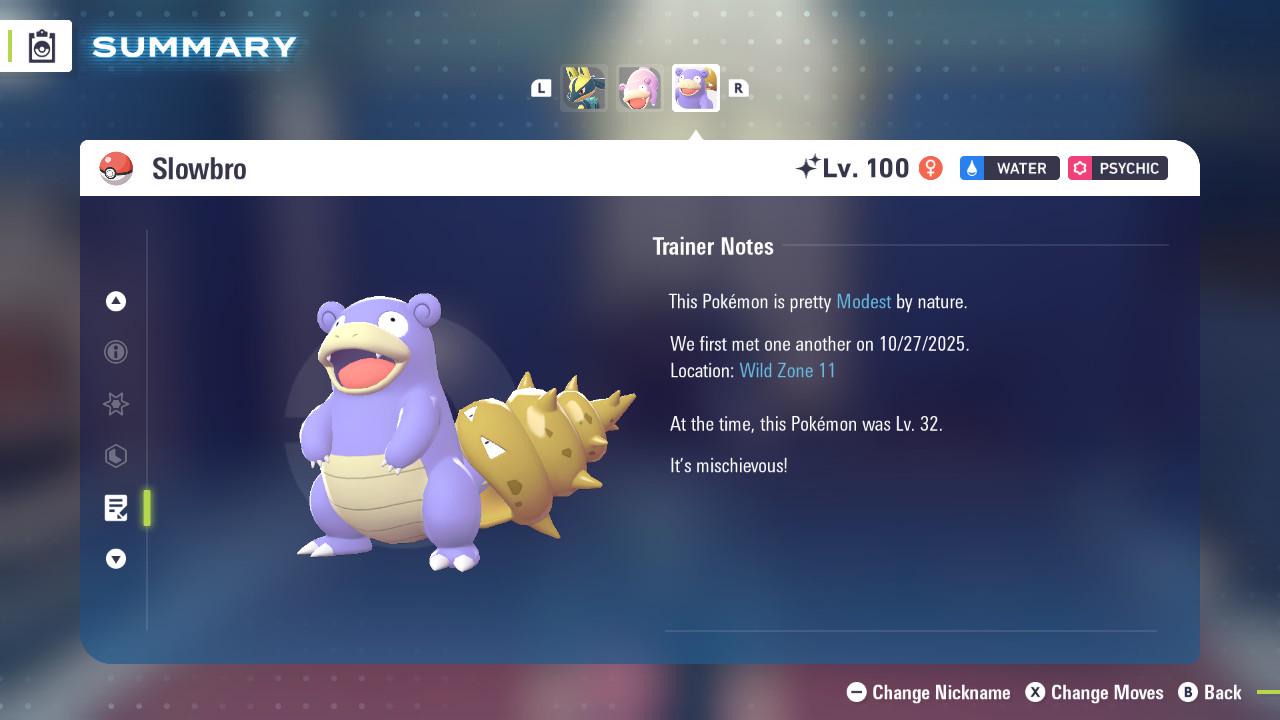This screenshot has width=1280, height=720.
Task: Select the Trainer Notes page icon
Action: click(x=116, y=508)
